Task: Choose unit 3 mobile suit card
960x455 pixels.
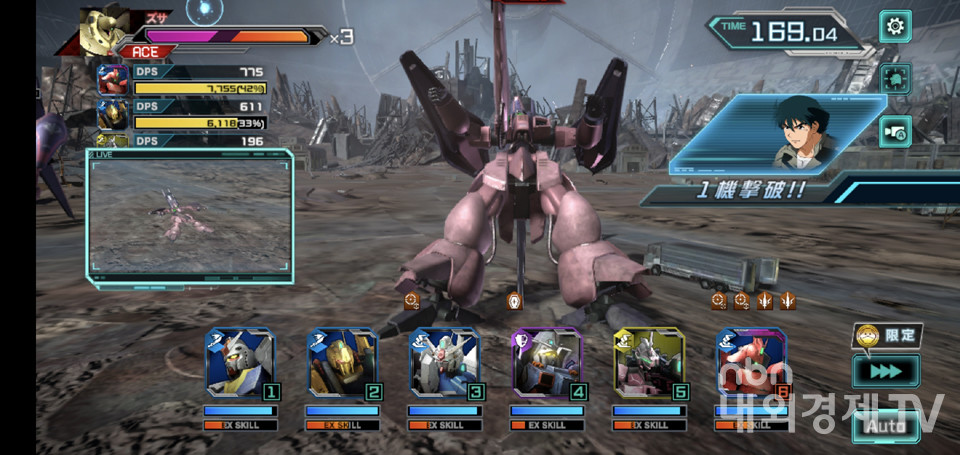Action: tap(444, 363)
